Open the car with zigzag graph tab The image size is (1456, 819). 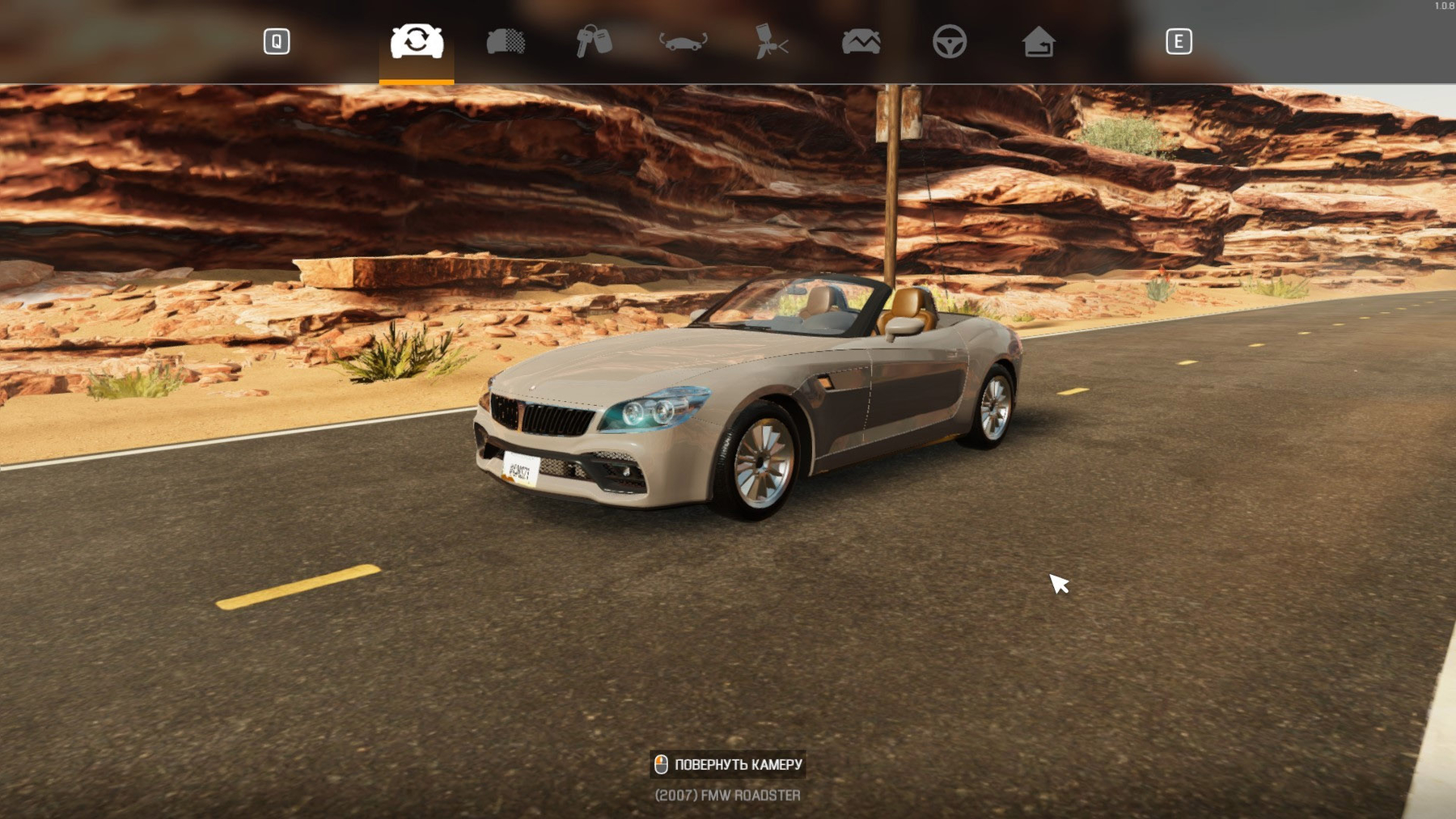tap(861, 41)
